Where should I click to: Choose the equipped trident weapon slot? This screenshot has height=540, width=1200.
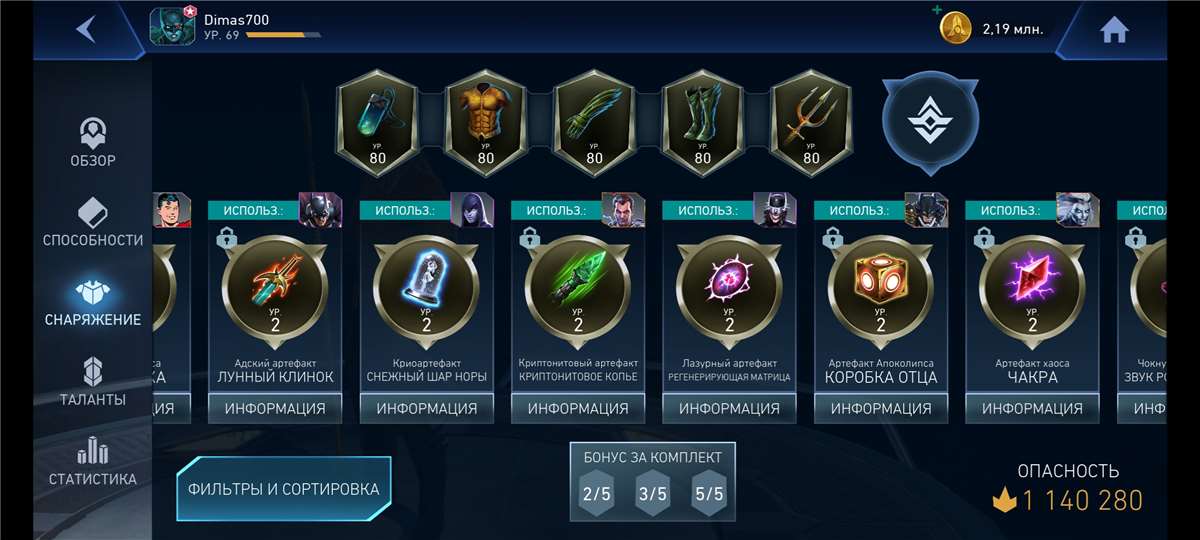(x=811, y=122)
